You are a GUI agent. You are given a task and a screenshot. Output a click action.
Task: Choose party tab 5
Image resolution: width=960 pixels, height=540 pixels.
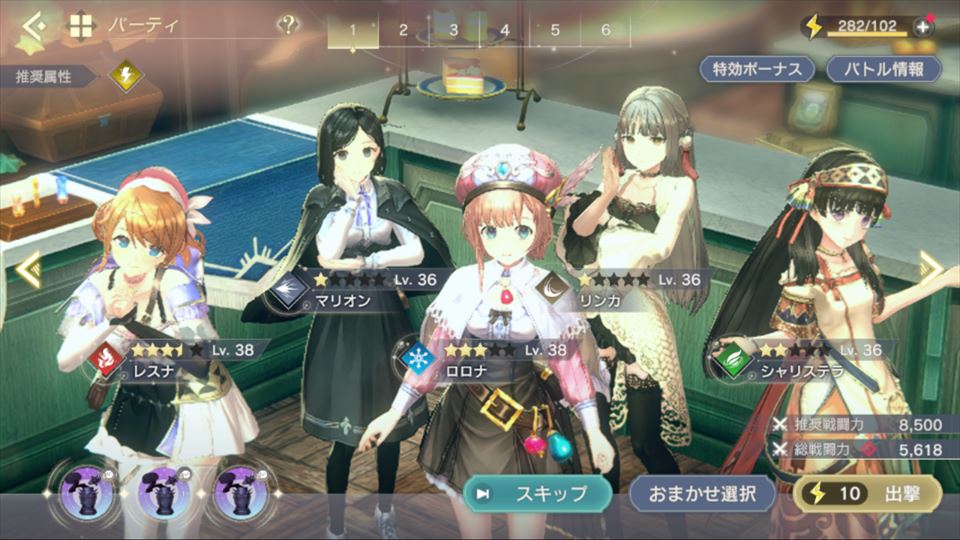555,30
